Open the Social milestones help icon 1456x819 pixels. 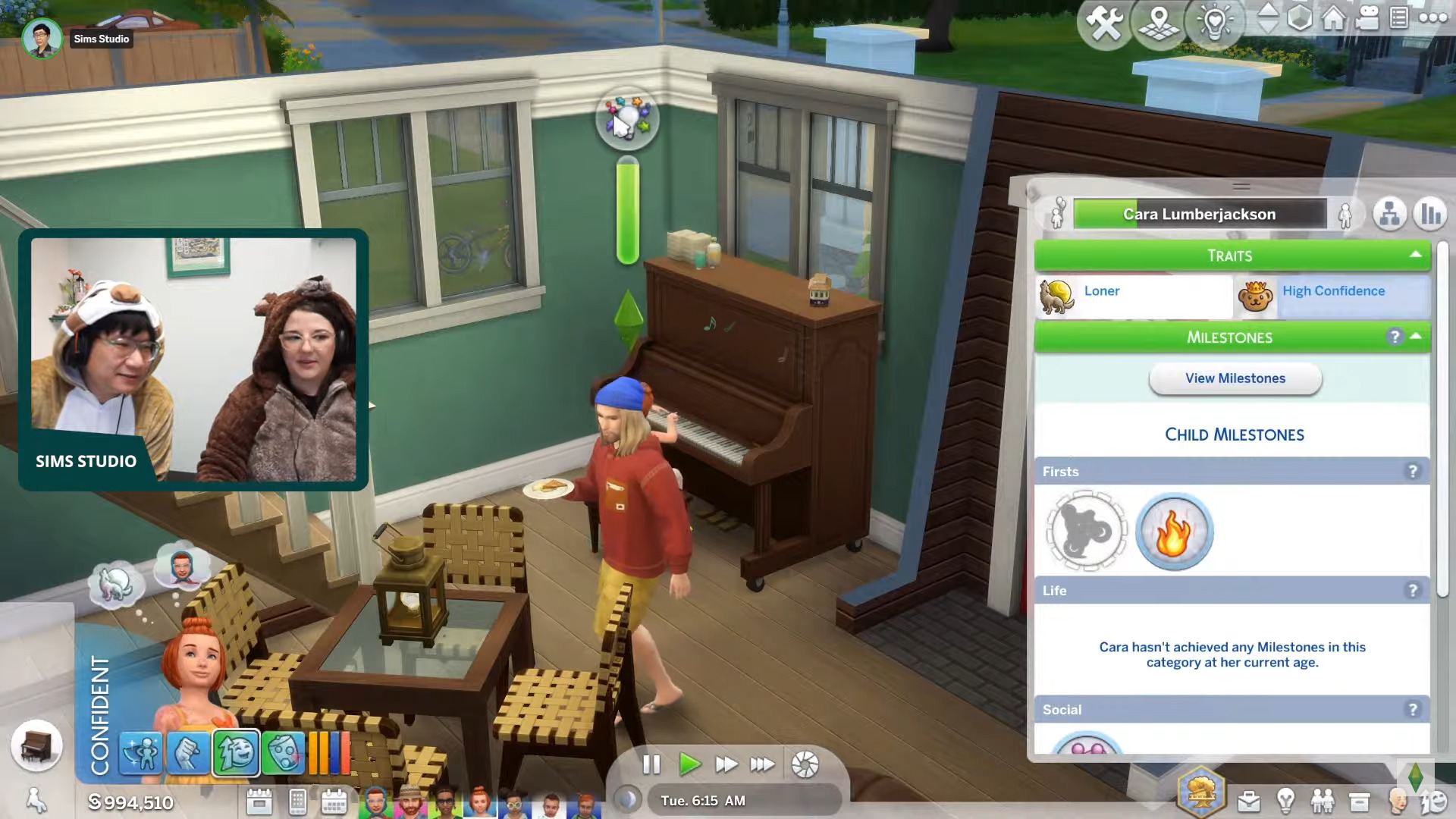(x=1411, y=709)
